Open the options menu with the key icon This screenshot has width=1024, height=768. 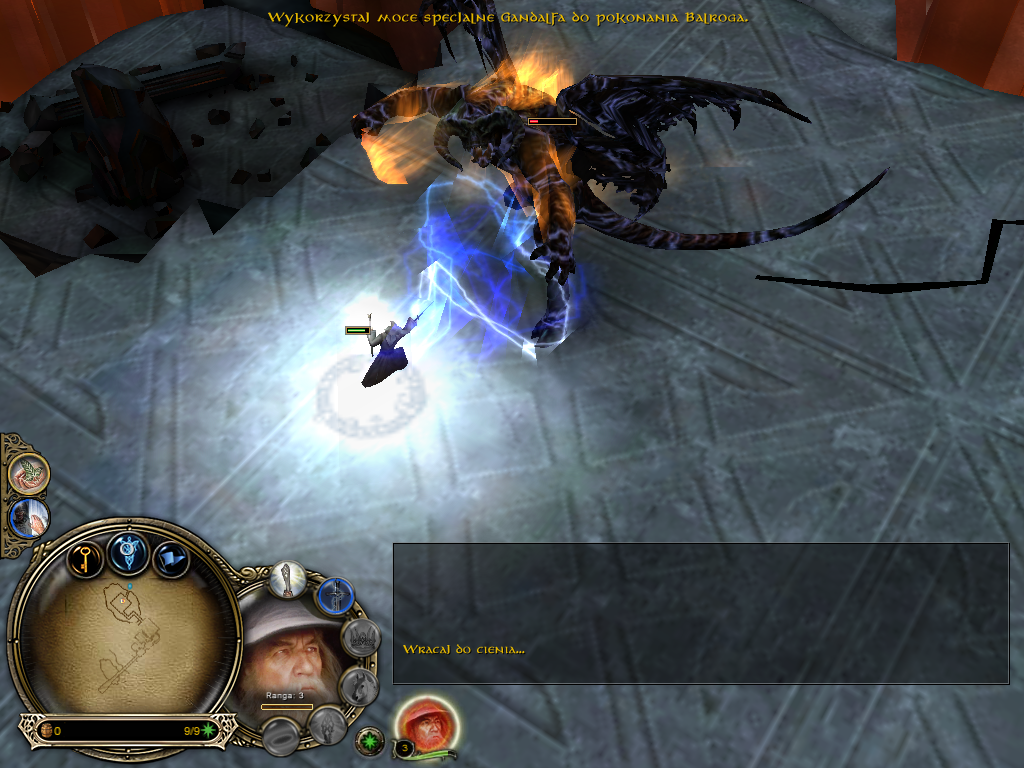pyautogui.click(x=86, y=557)
